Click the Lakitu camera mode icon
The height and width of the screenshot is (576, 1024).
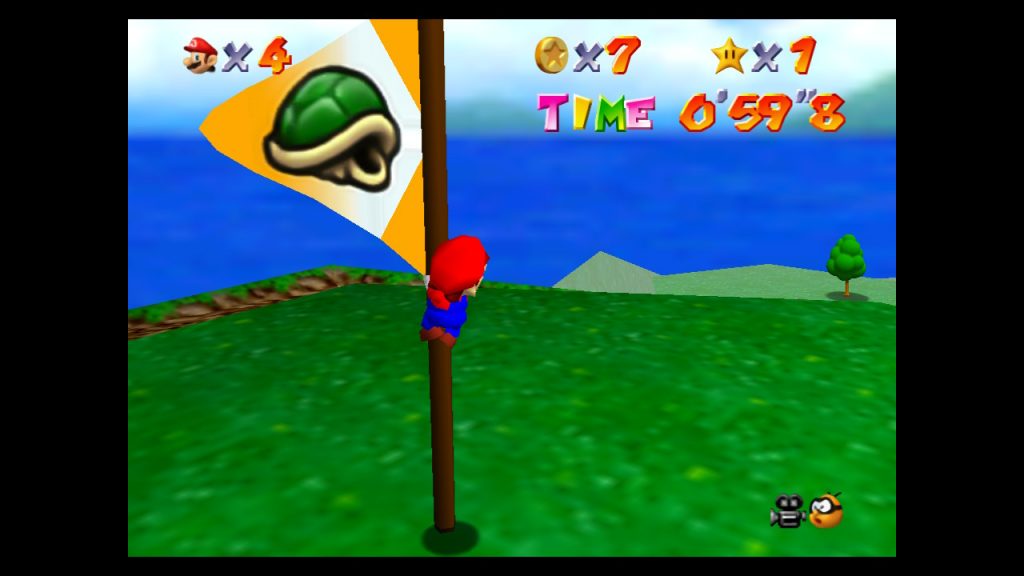(826, 511)
